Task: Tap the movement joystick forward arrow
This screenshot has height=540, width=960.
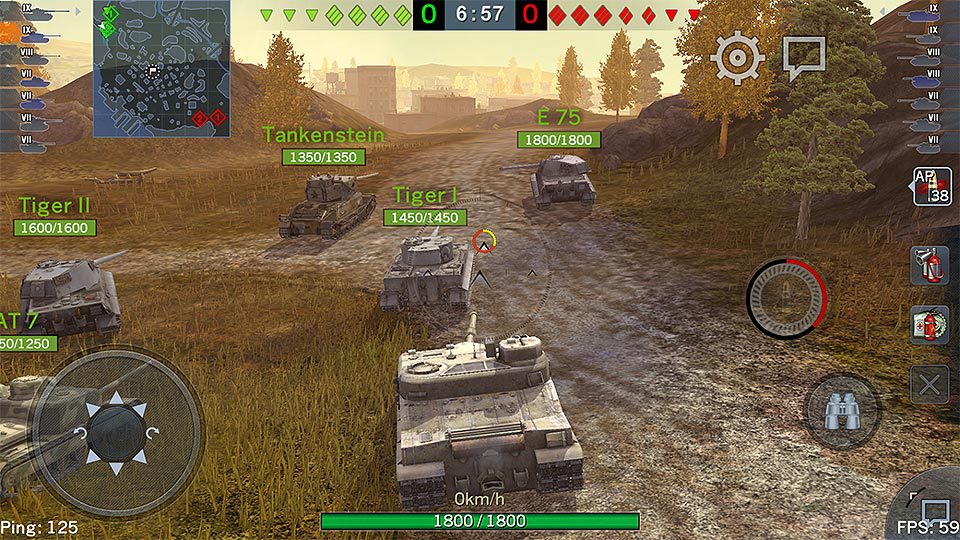Action: pos(115,399)
